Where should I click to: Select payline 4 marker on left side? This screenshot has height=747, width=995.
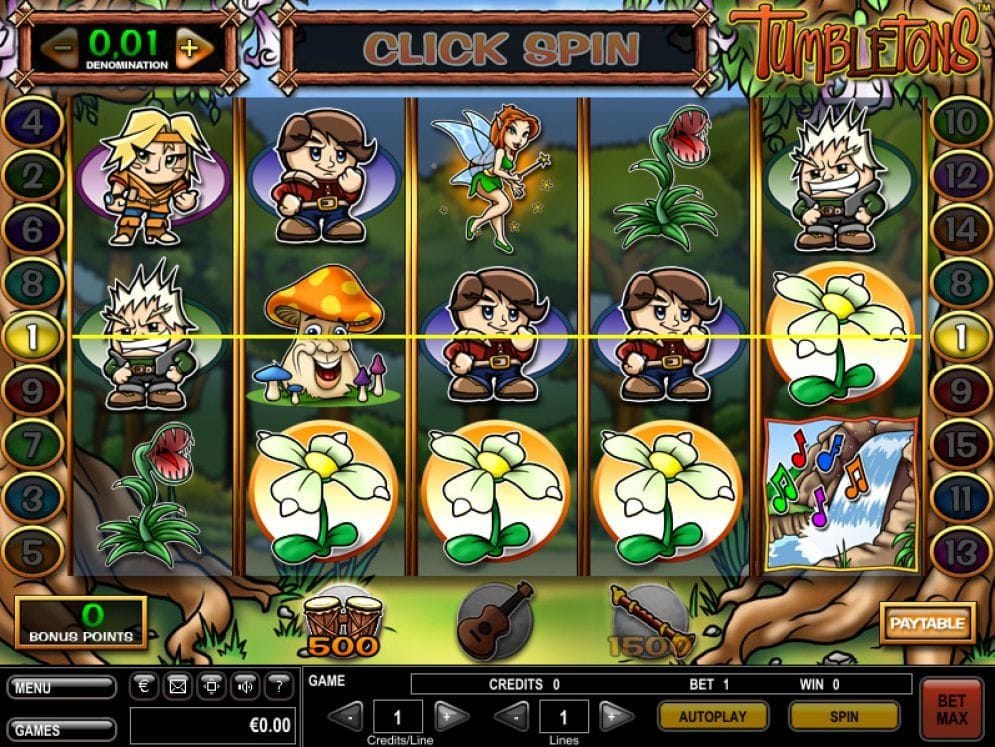tap(31, 124)
